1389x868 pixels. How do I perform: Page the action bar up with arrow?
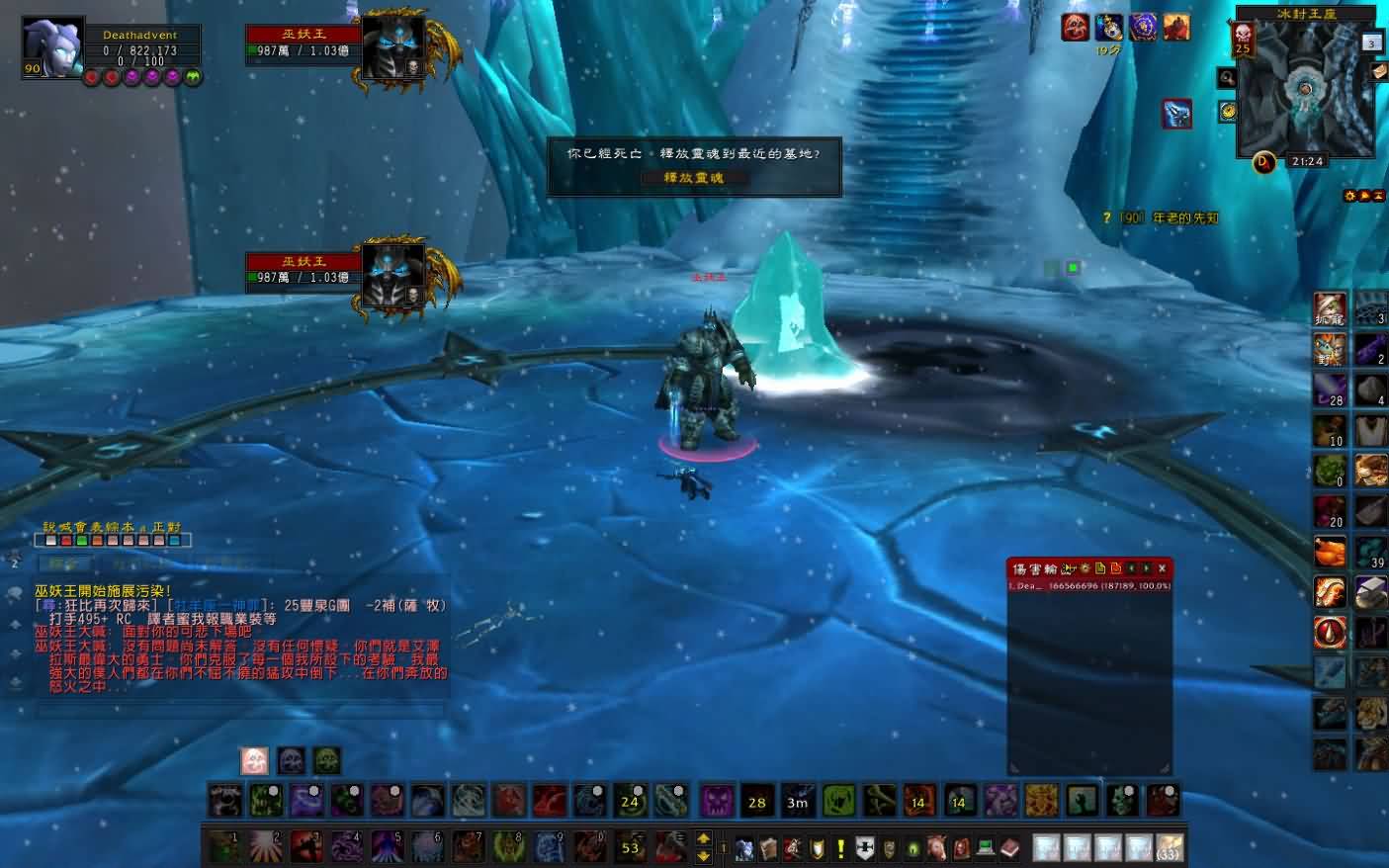pos(703,838)
